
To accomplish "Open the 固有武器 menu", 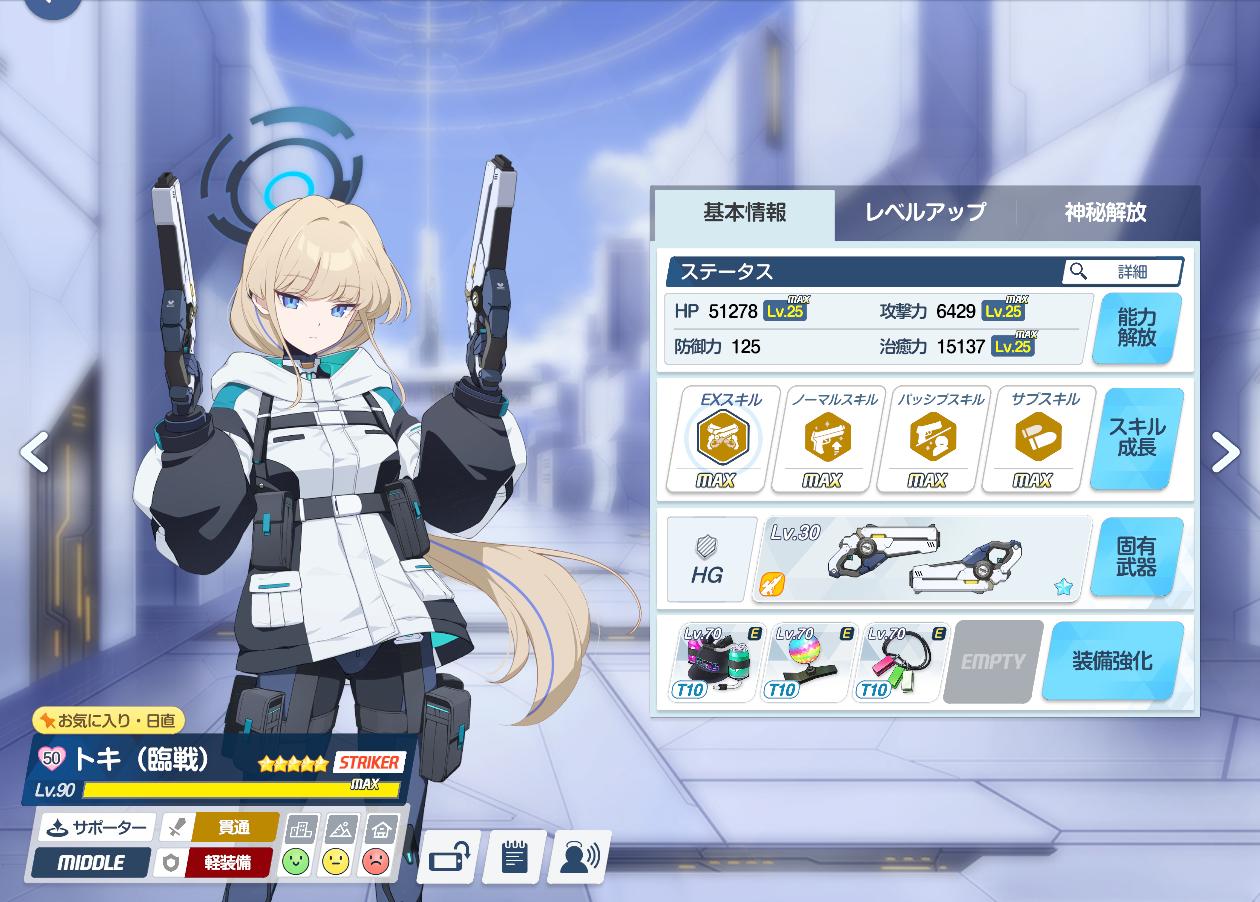I will coord(1137,558).
